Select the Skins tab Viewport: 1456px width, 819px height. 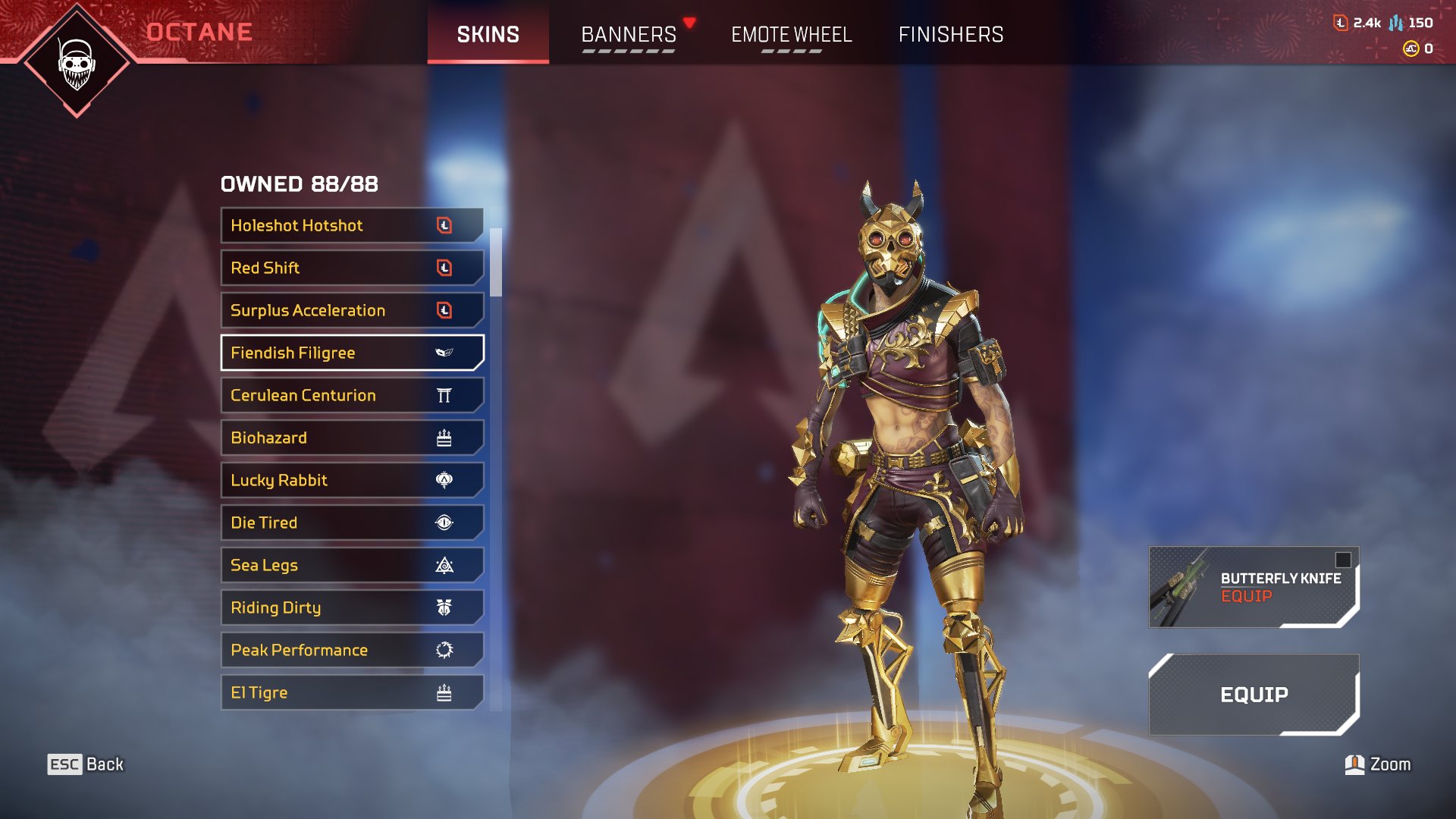point(488,34)
